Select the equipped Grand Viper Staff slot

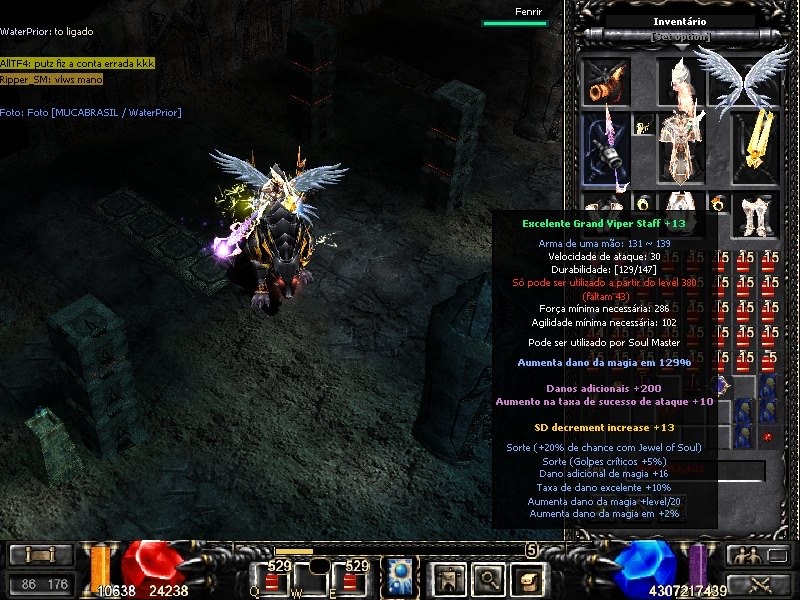pos(606,148)
